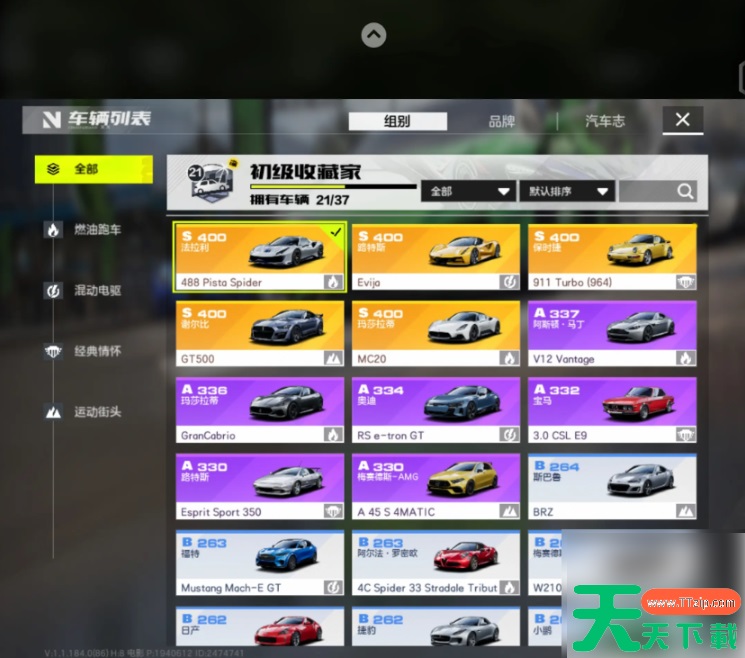Viewport: 745px width, 658px height.
Task: Open the 全部 filter dropdown
Action: (x=468, y=191)
